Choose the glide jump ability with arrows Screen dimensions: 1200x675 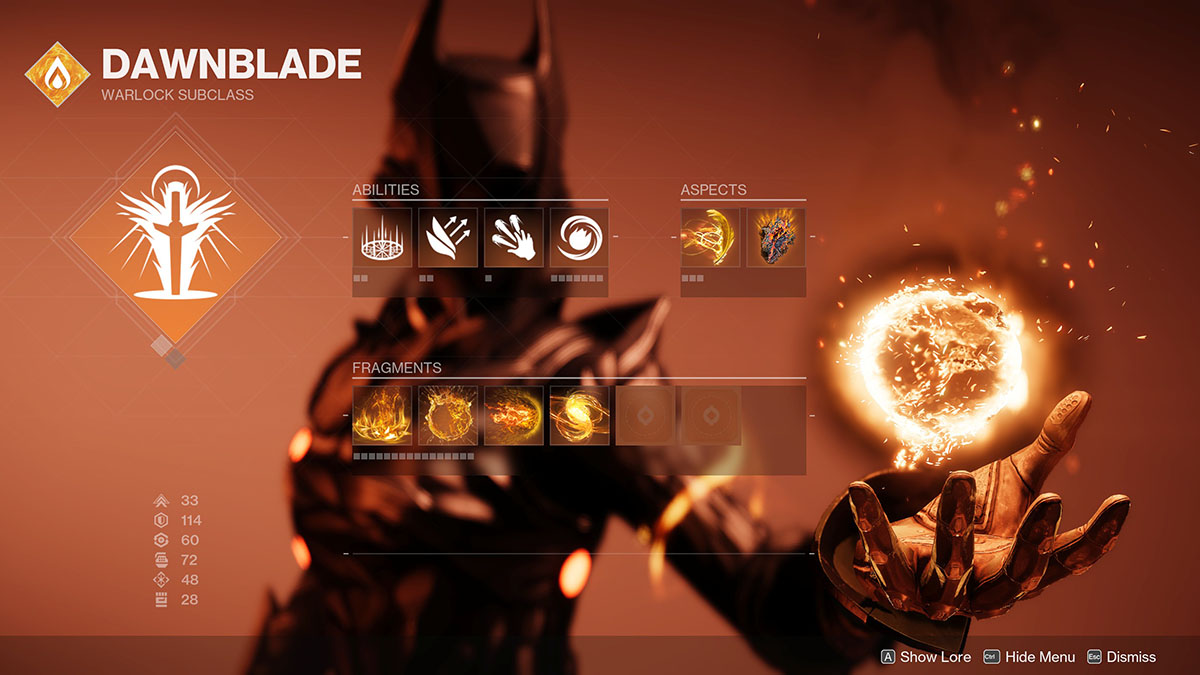click(448, 237)
